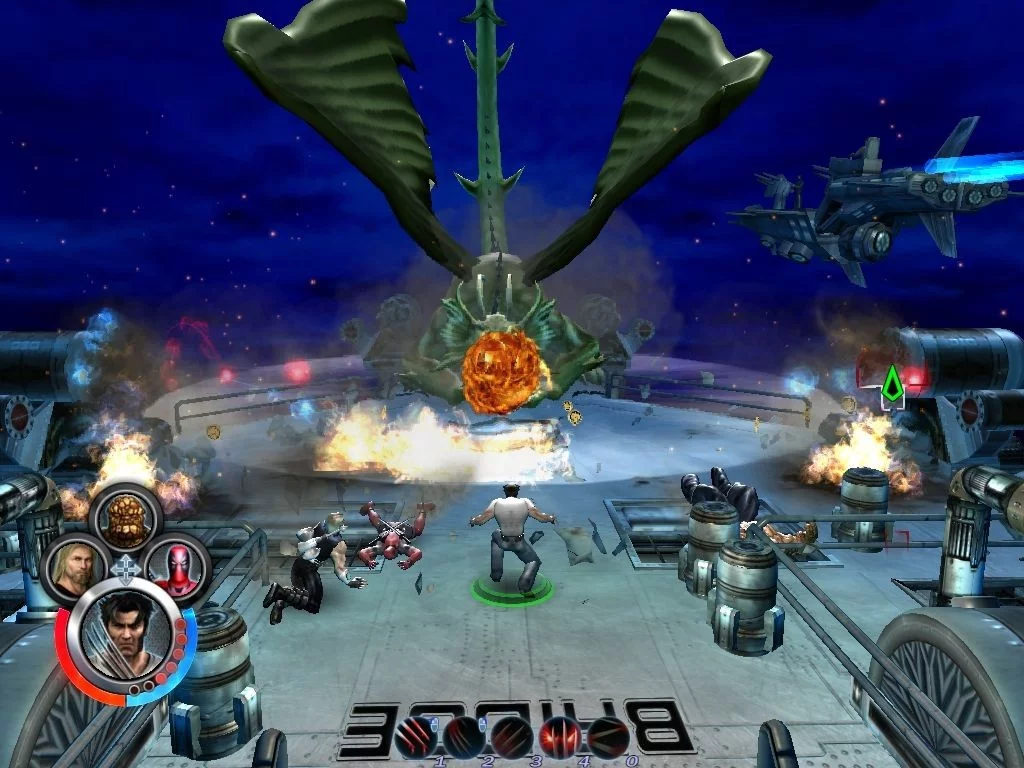Switch to The Thing's portrait
This screenshot has width=1024, height=768.
pos(126,516)
